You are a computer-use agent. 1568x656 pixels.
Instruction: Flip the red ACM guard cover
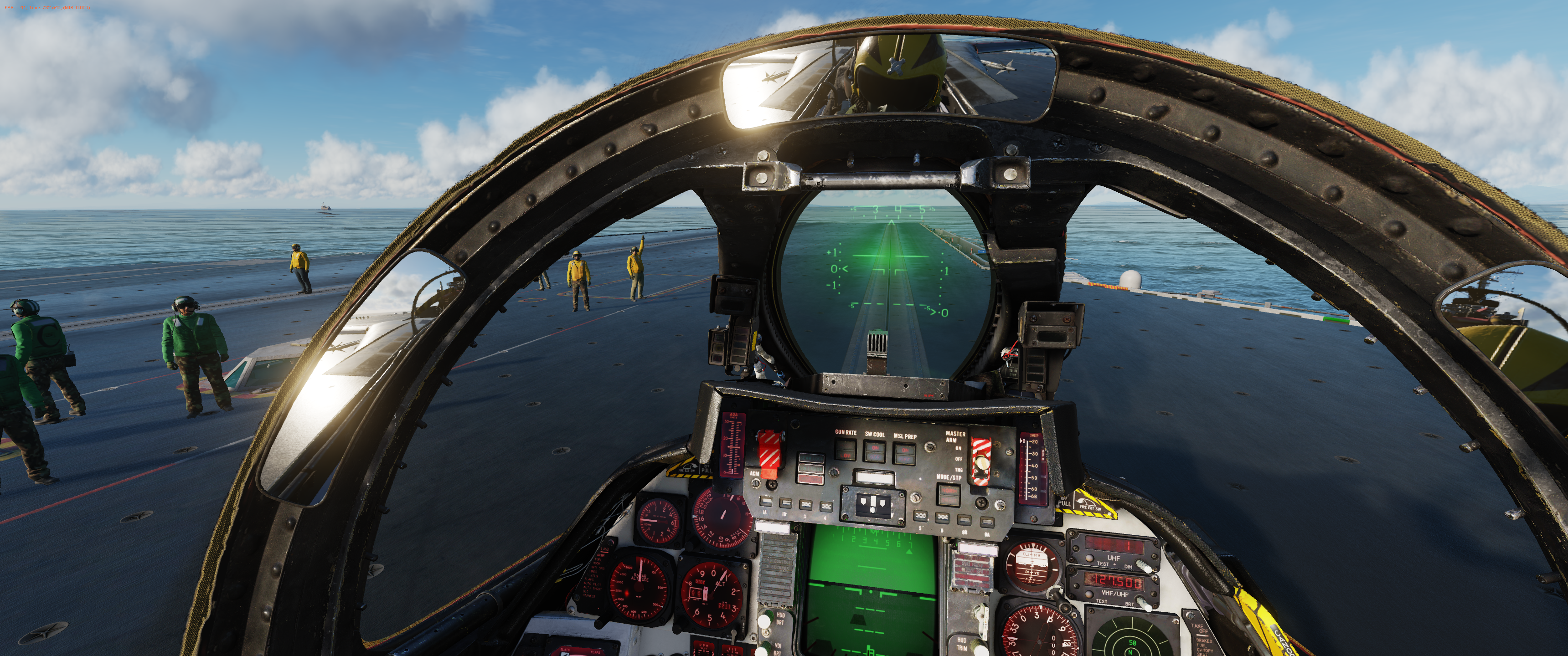[x=770, y=453]
